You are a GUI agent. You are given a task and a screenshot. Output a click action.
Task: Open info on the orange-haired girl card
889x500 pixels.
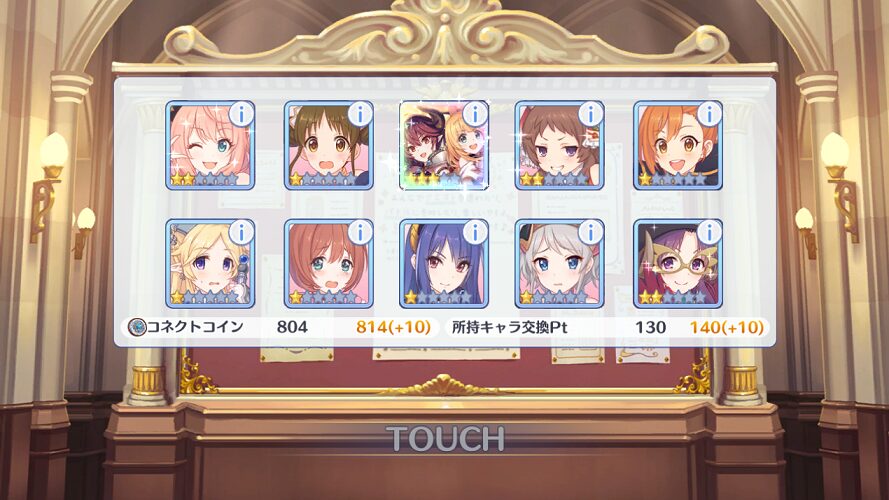pyautogui.click(x=709, y=114)
